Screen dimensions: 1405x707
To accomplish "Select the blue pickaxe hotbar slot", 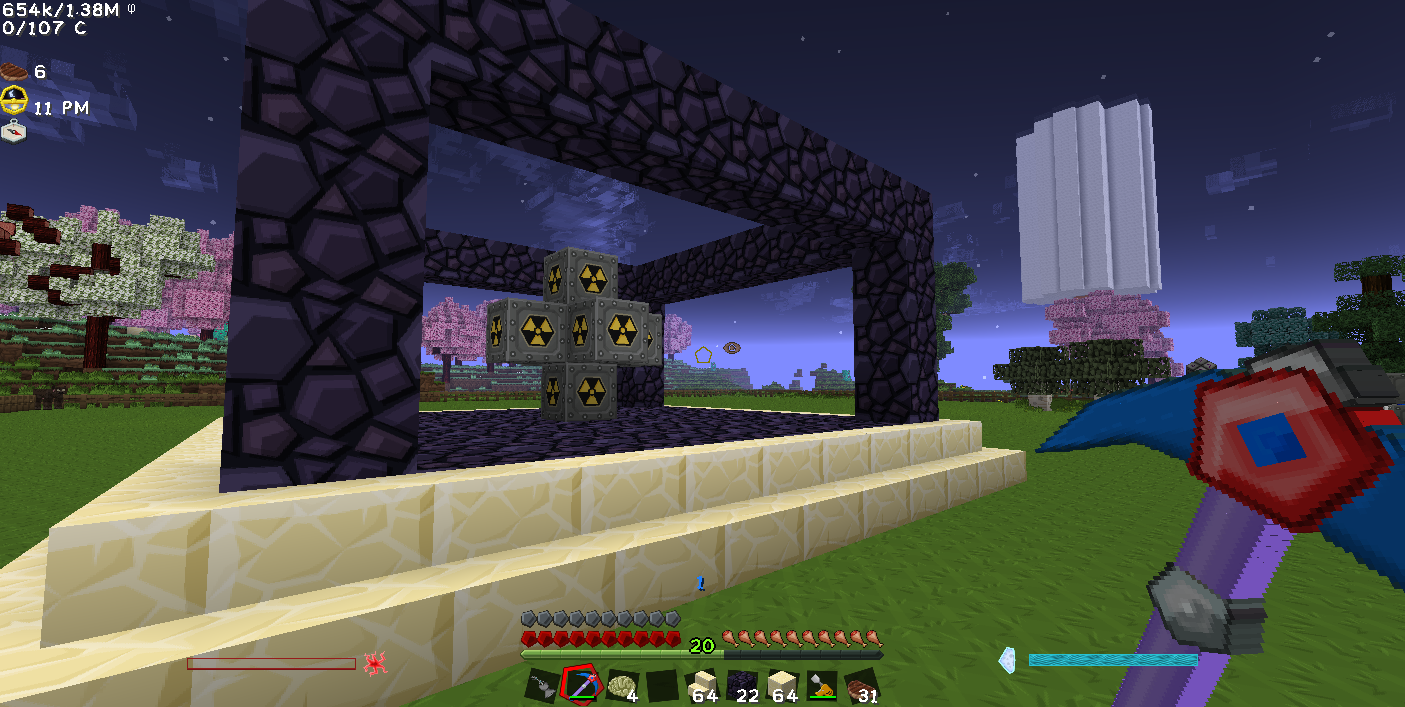I will pos(580,686).
